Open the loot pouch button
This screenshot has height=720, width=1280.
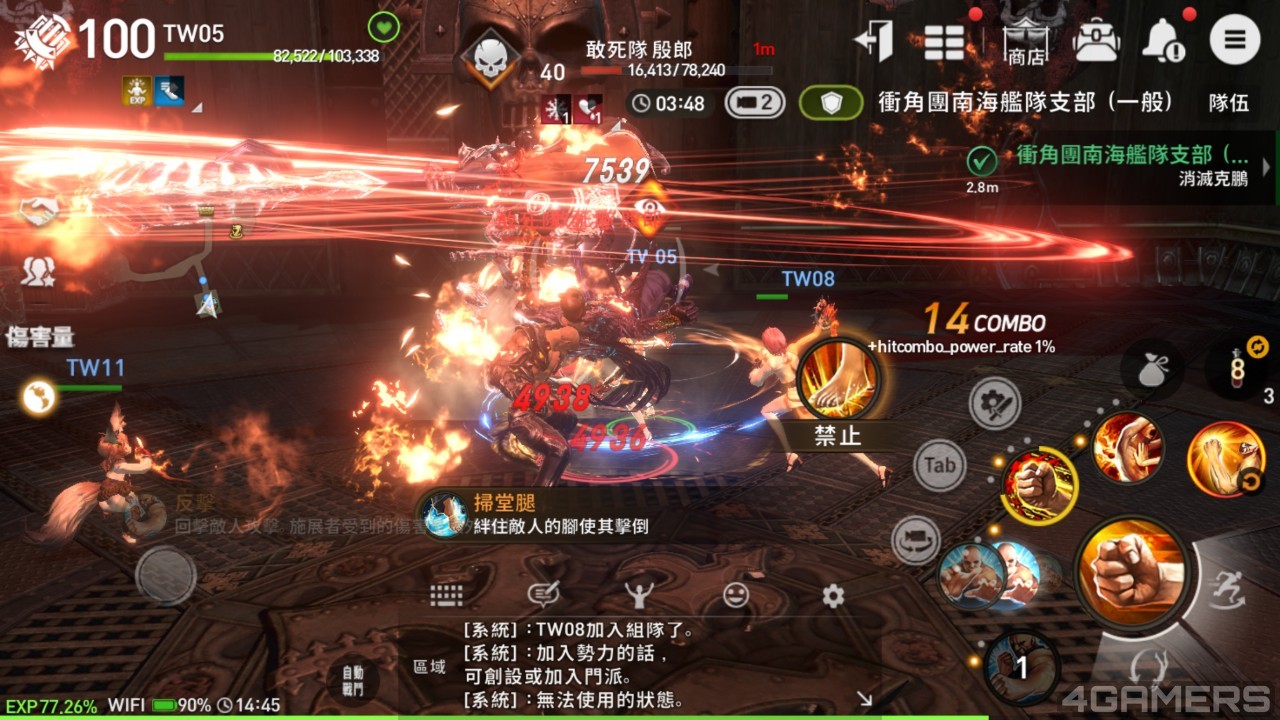[1152, 370]
